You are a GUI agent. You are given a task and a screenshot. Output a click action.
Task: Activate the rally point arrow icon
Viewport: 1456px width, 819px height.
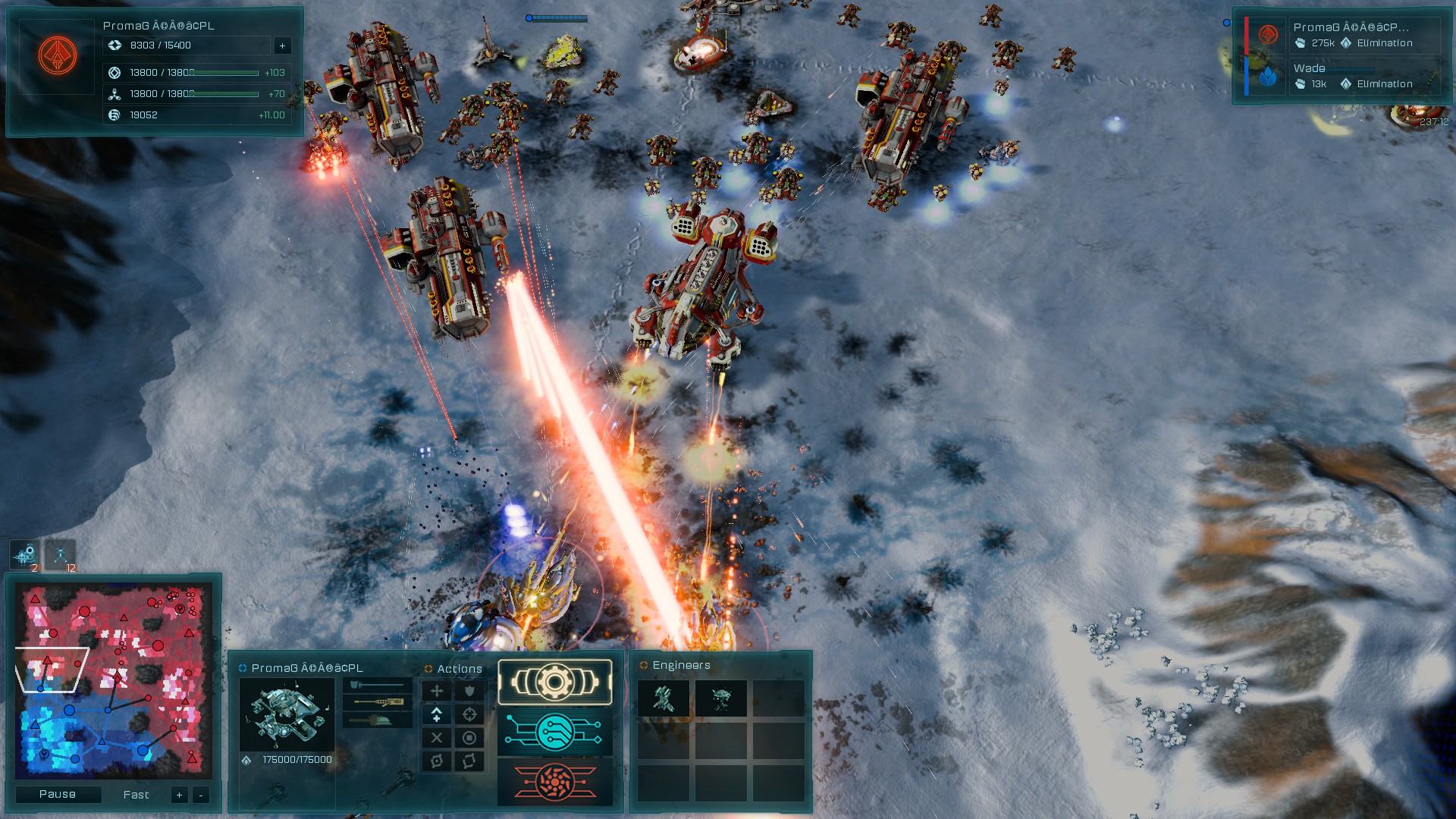coord(437,714)
